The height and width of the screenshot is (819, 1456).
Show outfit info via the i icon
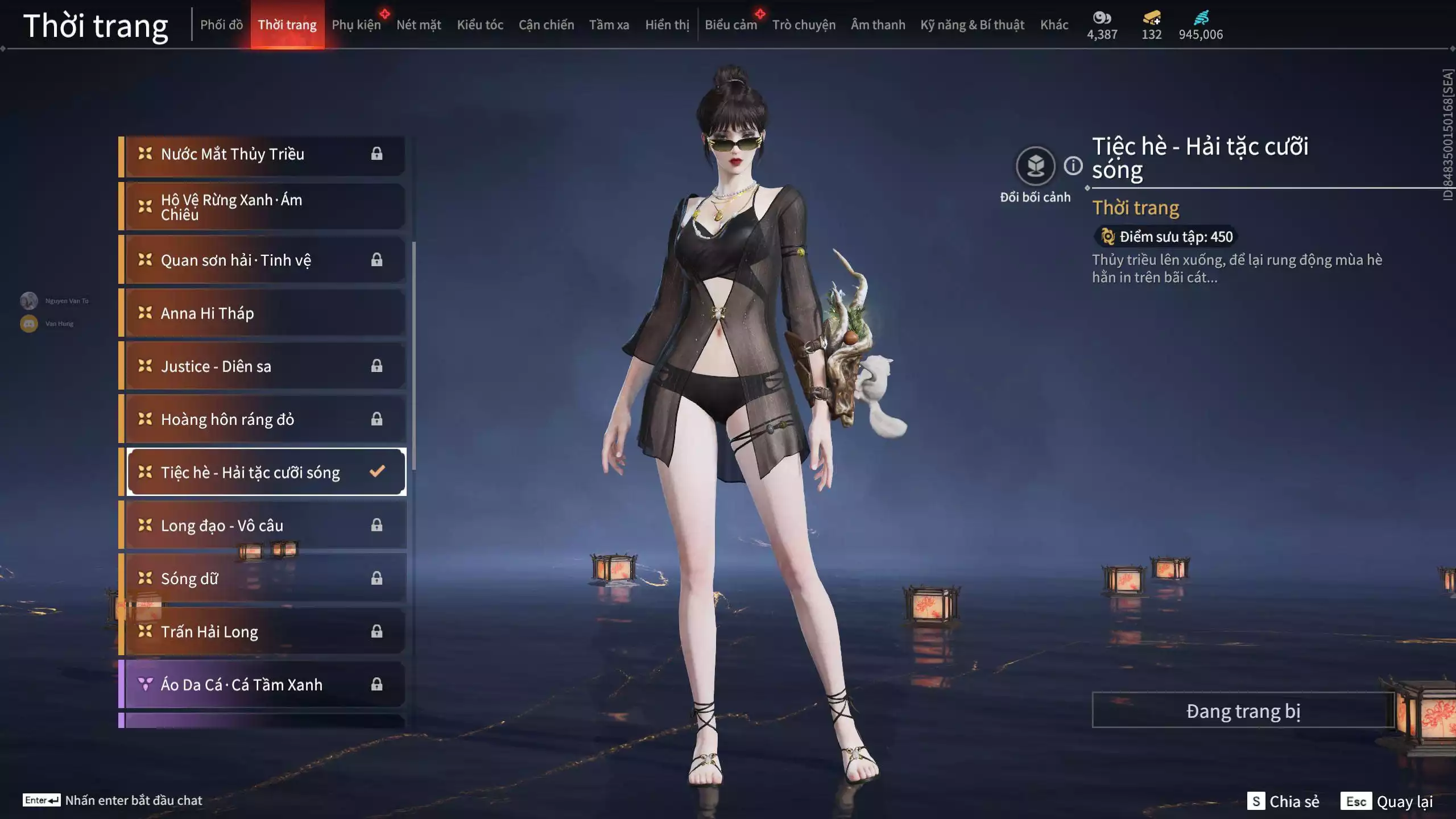click(x=1073, y=166)
